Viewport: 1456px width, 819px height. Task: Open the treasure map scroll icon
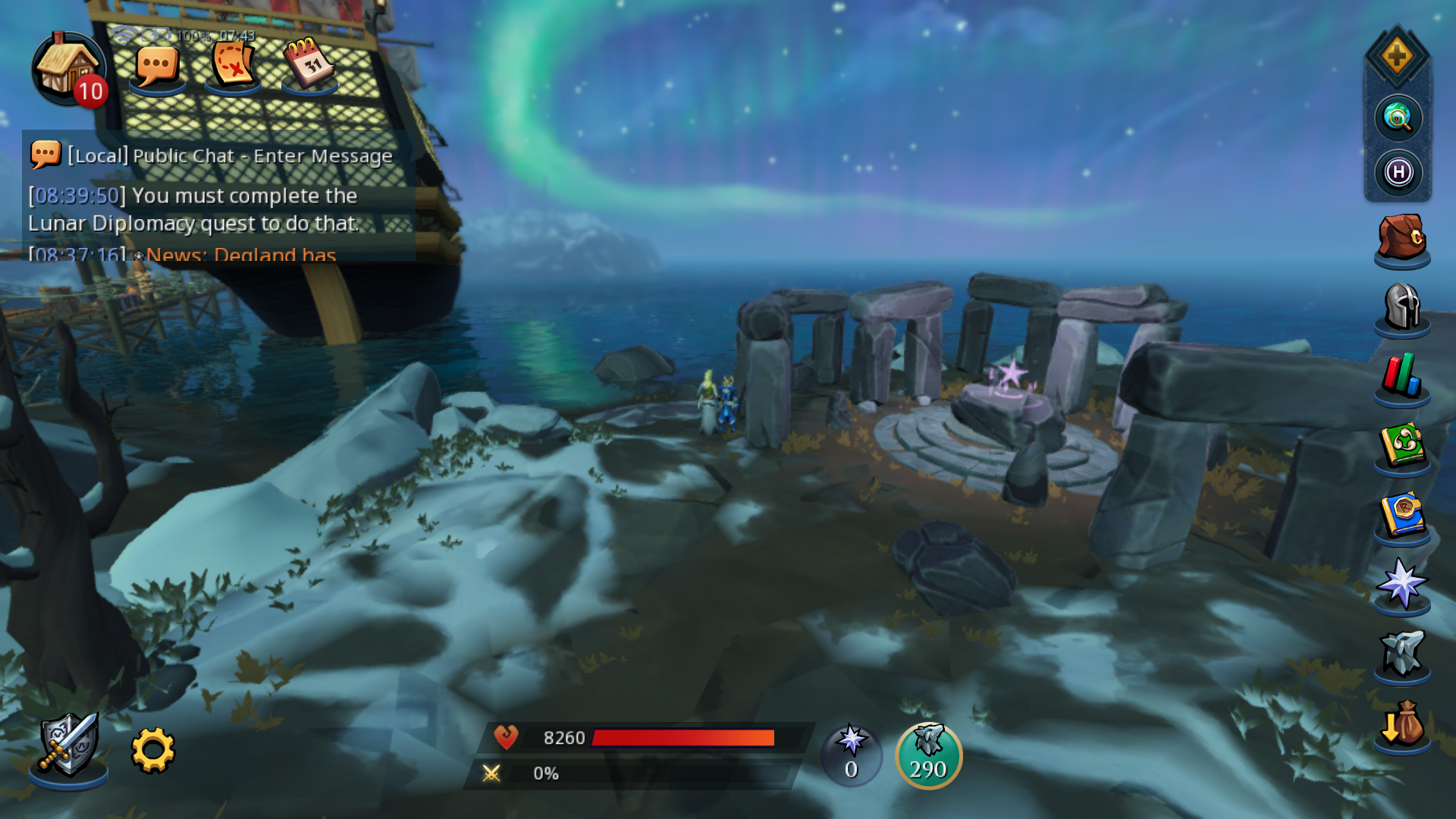pyautogui.click(x=233, y=64)
